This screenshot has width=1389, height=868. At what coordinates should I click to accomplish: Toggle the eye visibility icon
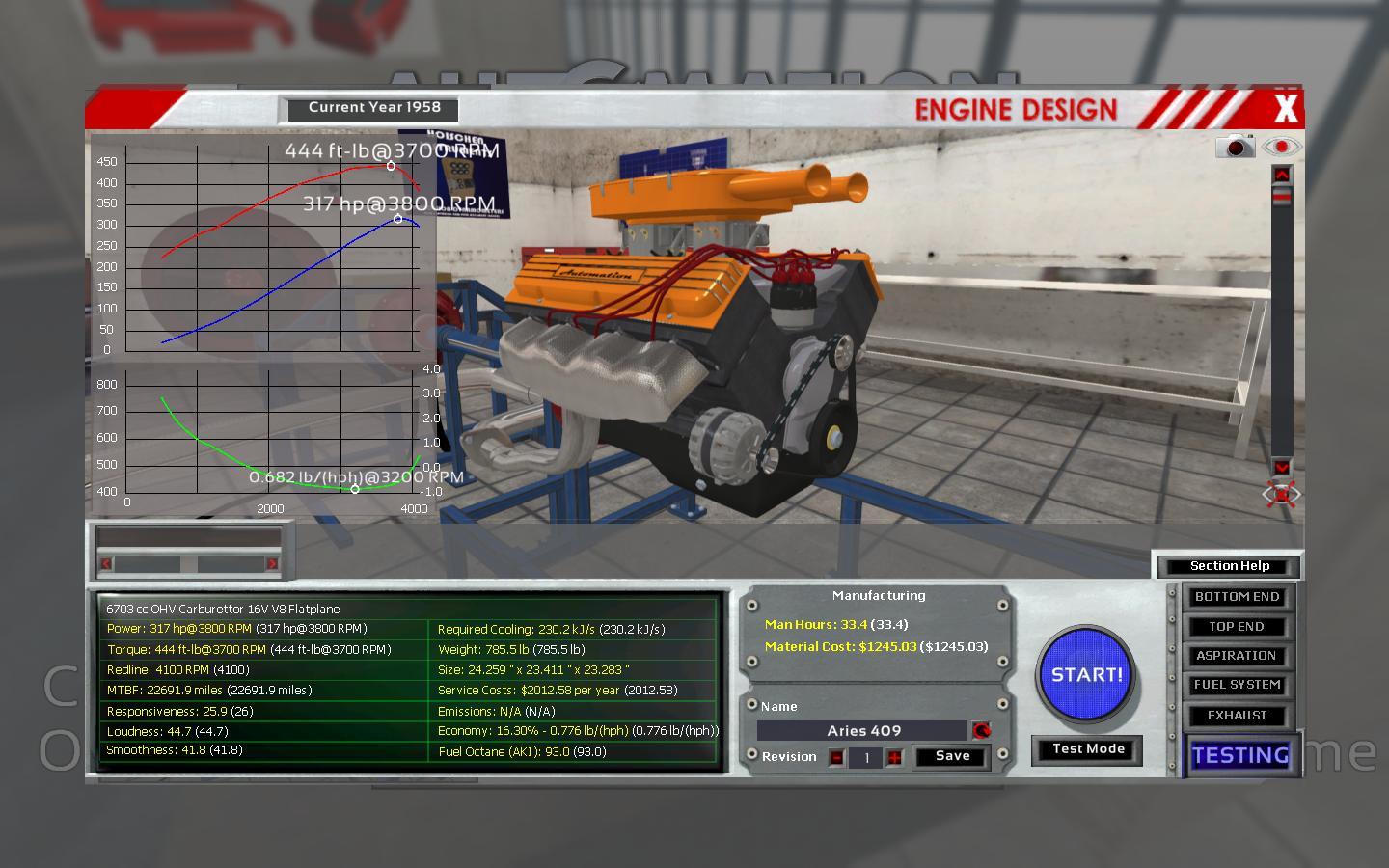1281,147
